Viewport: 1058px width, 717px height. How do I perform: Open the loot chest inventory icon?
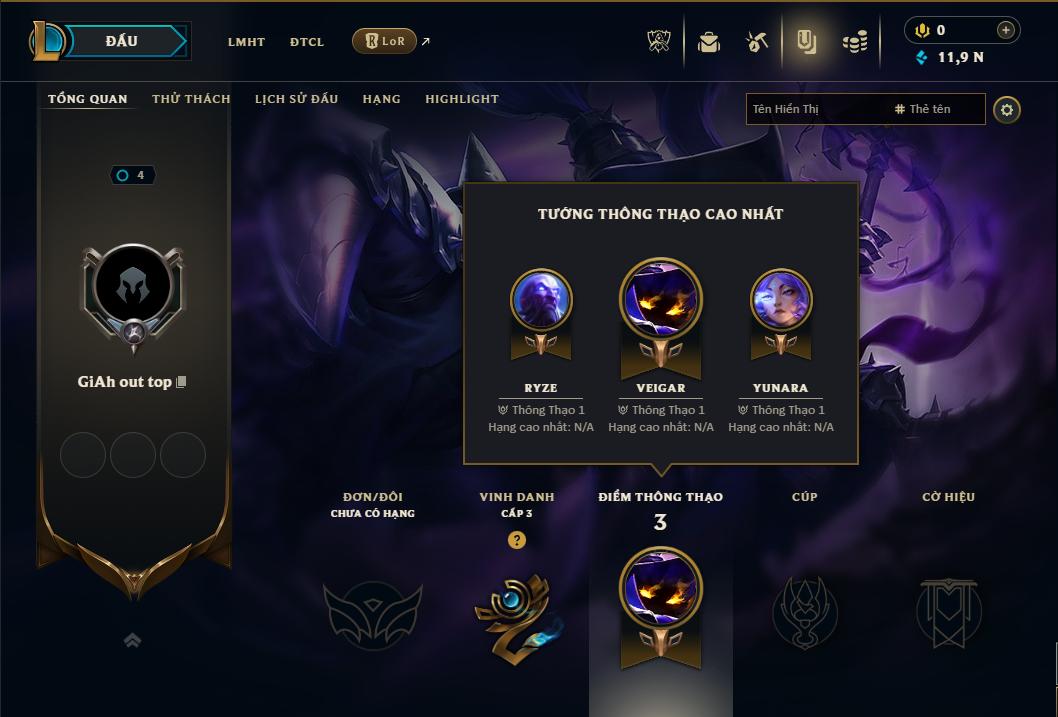click(709, 42)
